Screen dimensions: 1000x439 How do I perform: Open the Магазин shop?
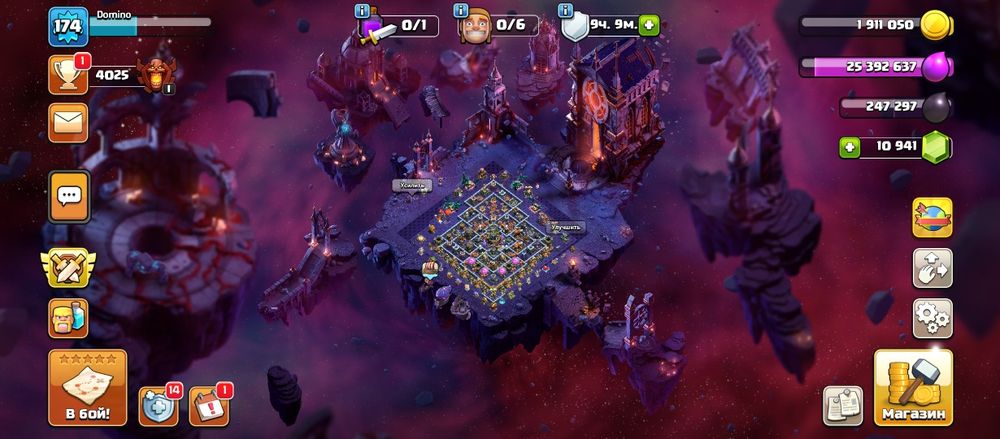912,387
